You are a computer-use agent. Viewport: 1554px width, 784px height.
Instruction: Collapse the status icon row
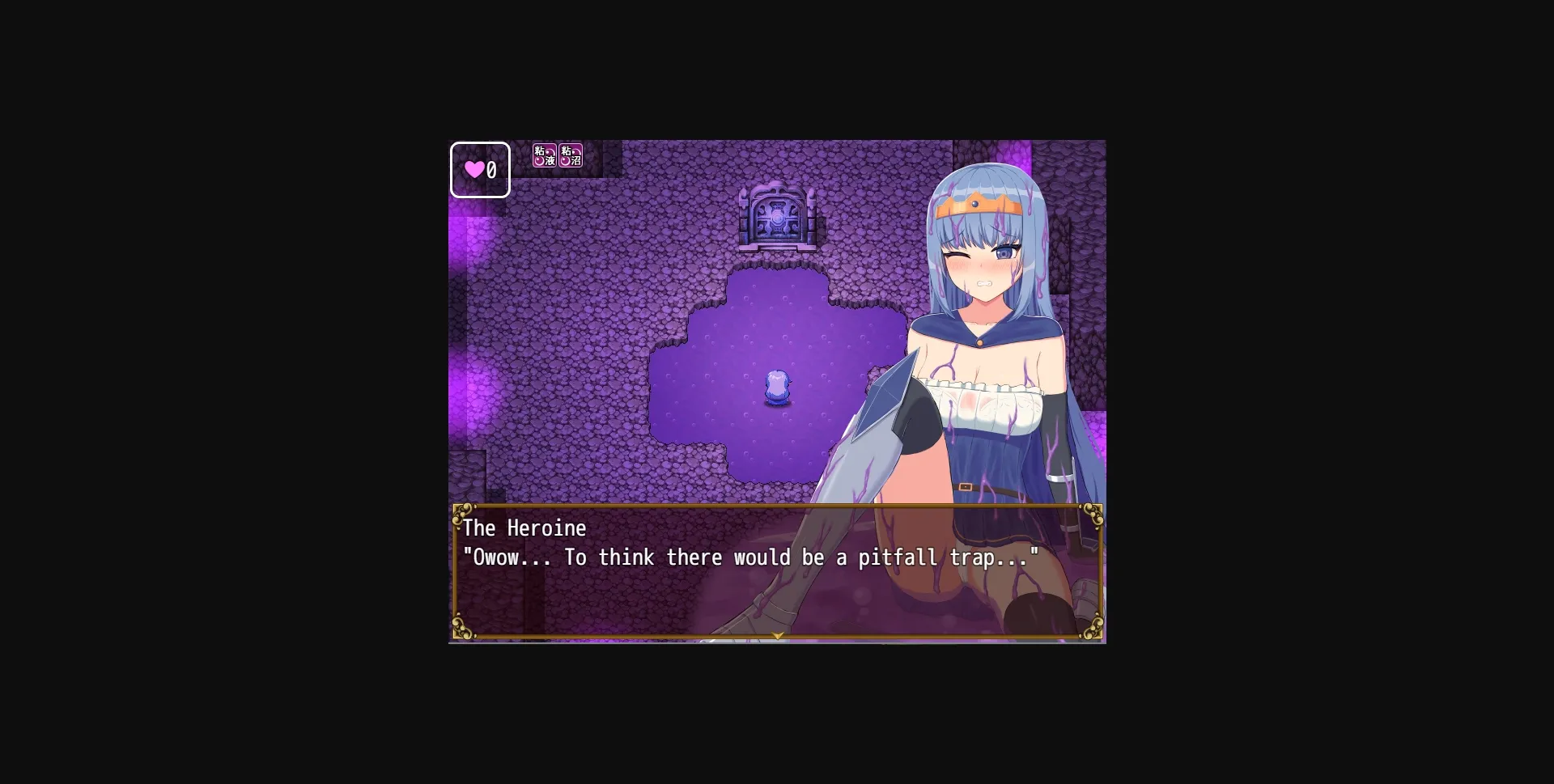click(x=556, y=154)
